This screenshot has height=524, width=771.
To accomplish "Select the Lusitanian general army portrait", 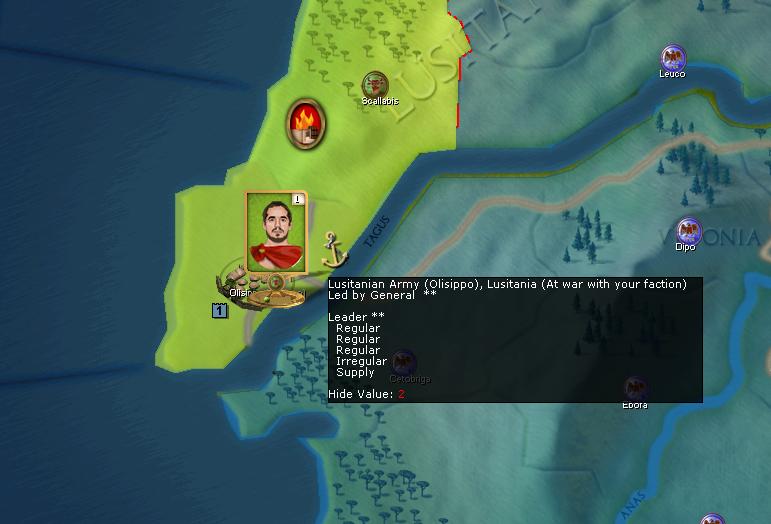I will (x=276, y=232).
